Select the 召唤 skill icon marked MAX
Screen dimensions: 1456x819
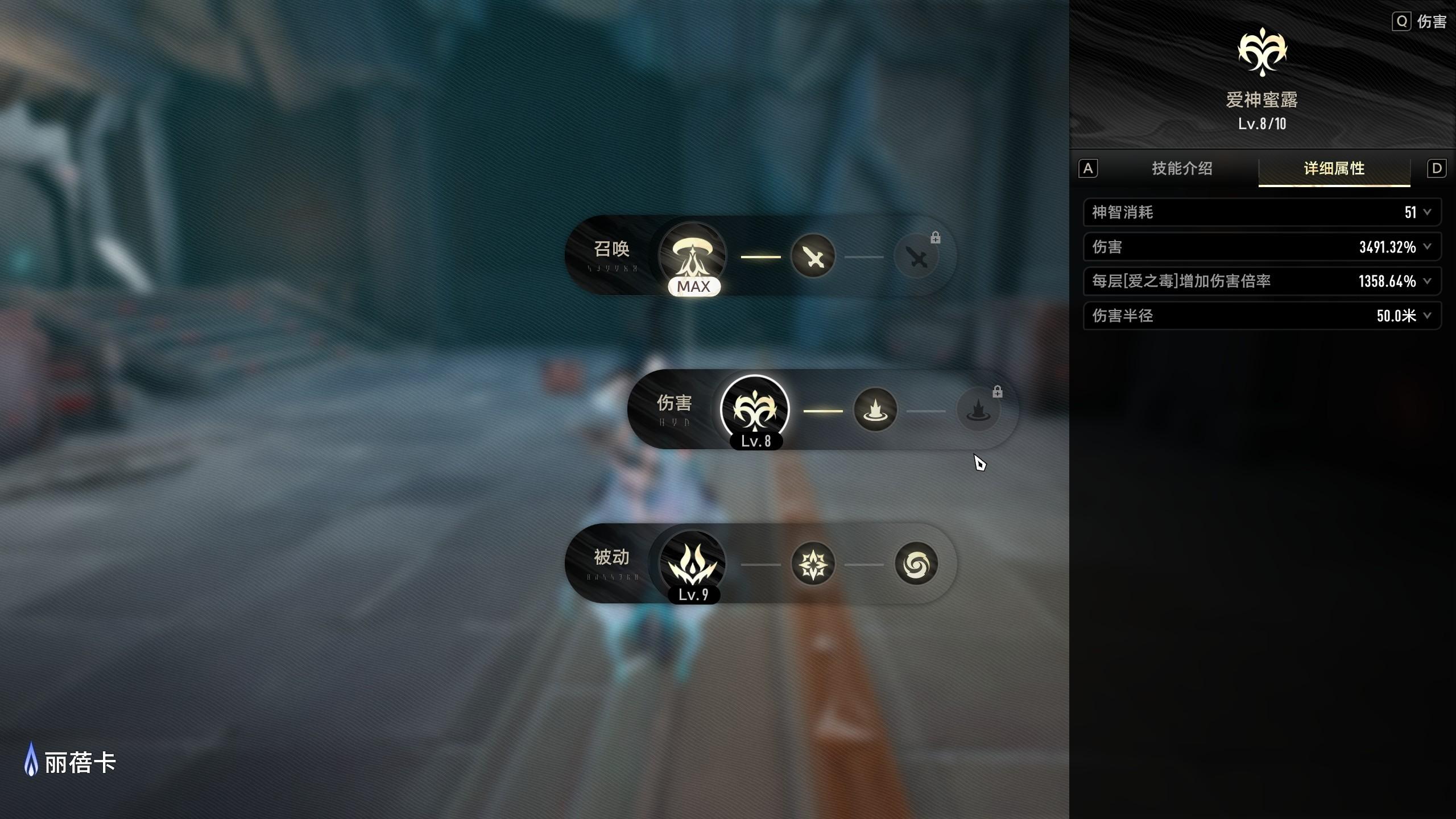(692, 255)
